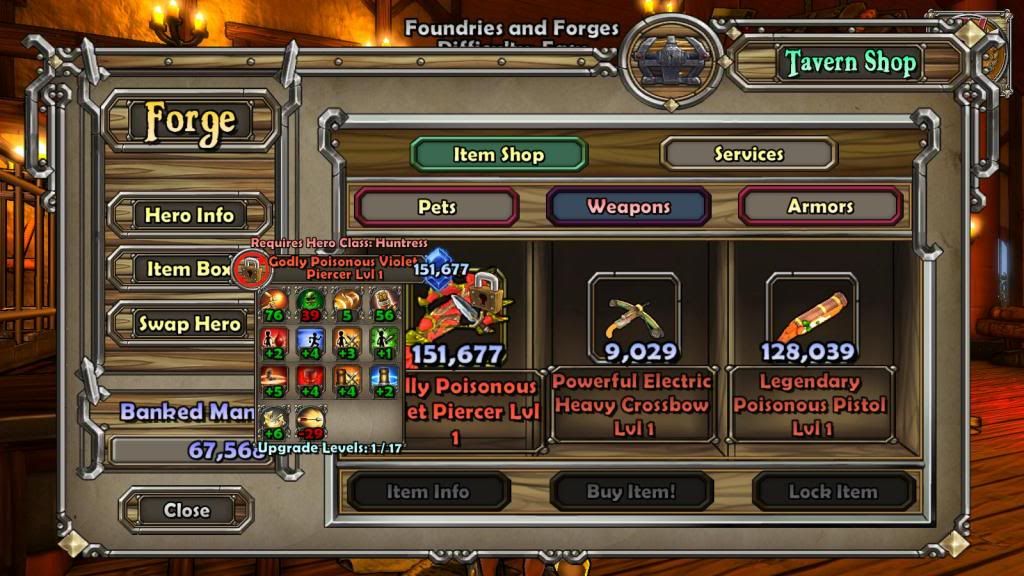This screenshot has height=576, width=1024.
Task: Show the Armors category
Action: (x=820, y=207)
